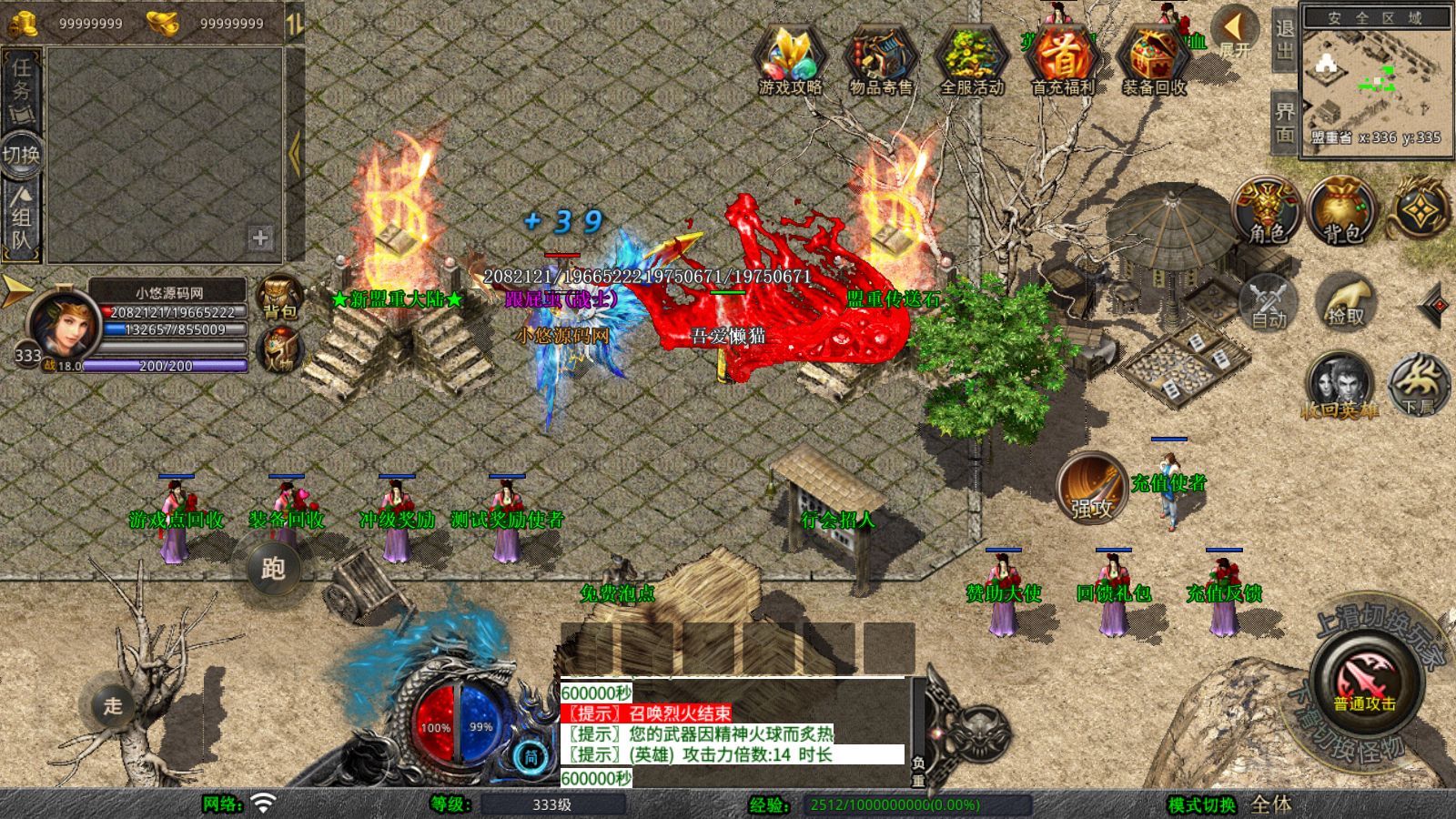Image resolution: width=1456 pixels, height=819 pixels.
Task: Open the 装备回收 equipment recycle chest
Action: click(1153, 60)
